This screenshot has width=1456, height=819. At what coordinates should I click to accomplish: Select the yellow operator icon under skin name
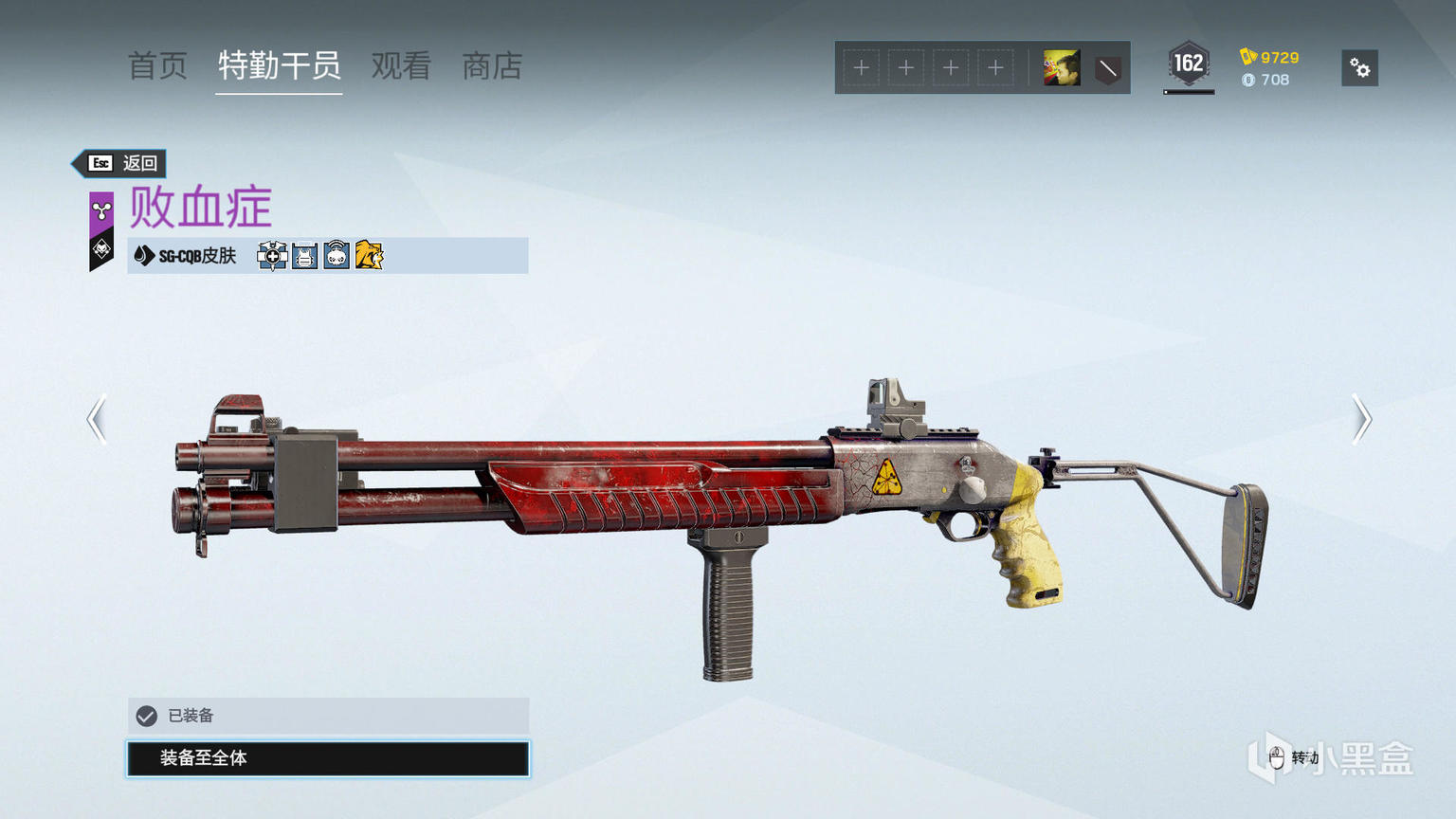pyautogui.click(x=369, y=256)
